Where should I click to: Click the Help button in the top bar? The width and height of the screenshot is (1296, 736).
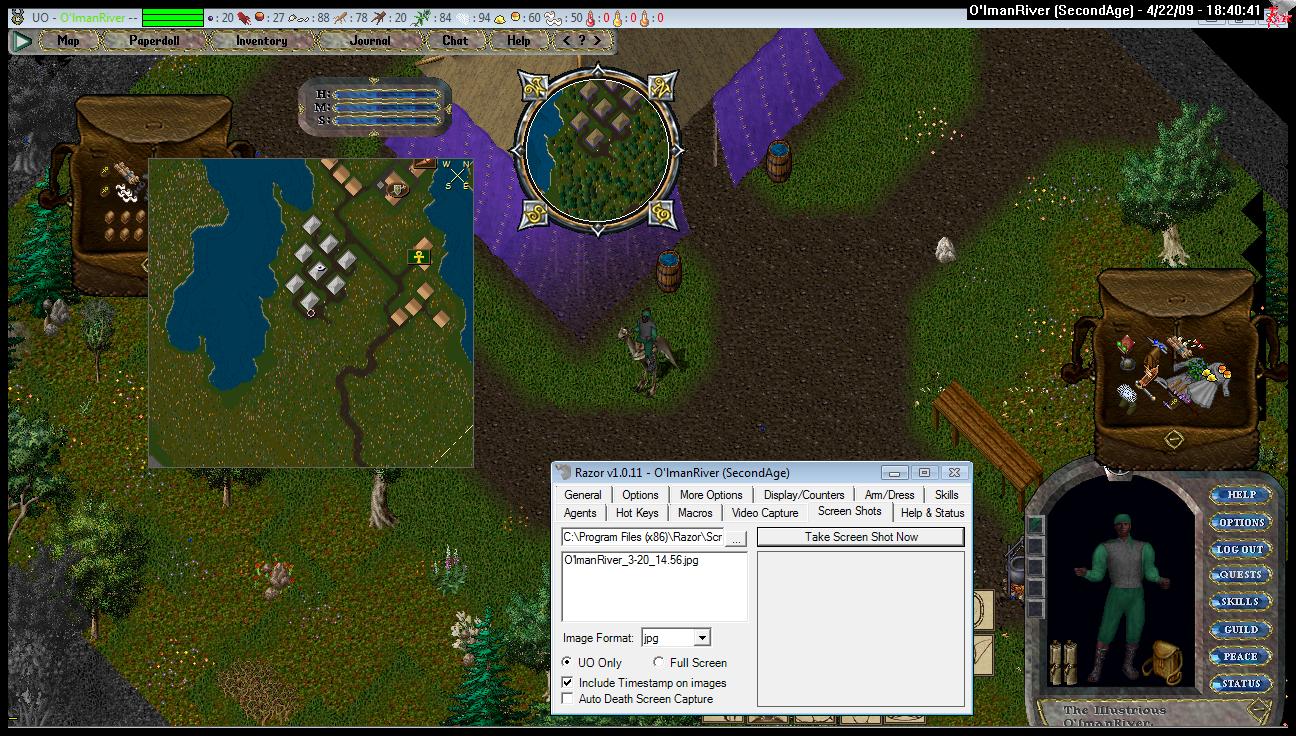pyautogui.click(x=518, y=41)
